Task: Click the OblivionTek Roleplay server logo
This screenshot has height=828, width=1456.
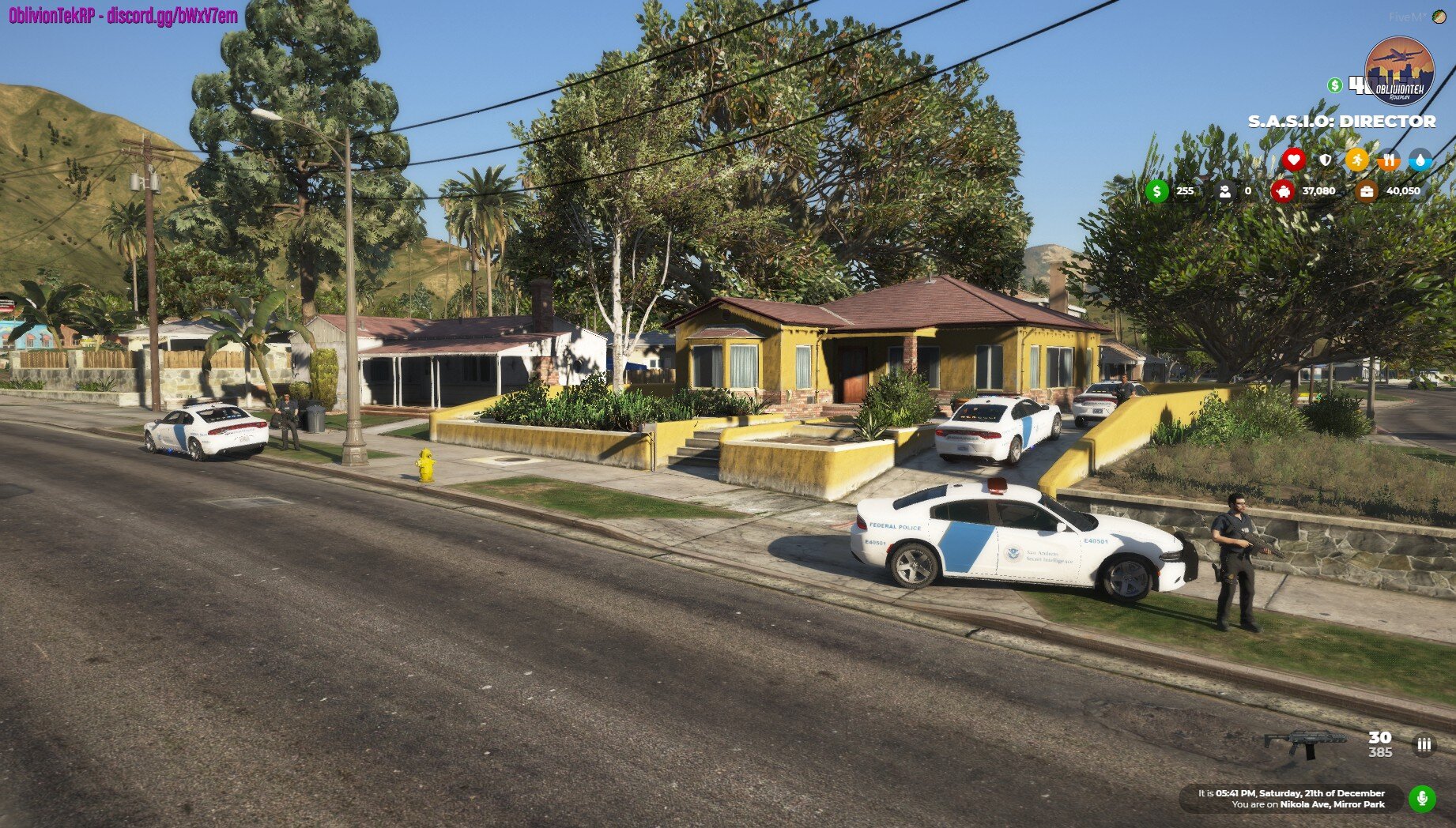Action: tap(1399, 72)
